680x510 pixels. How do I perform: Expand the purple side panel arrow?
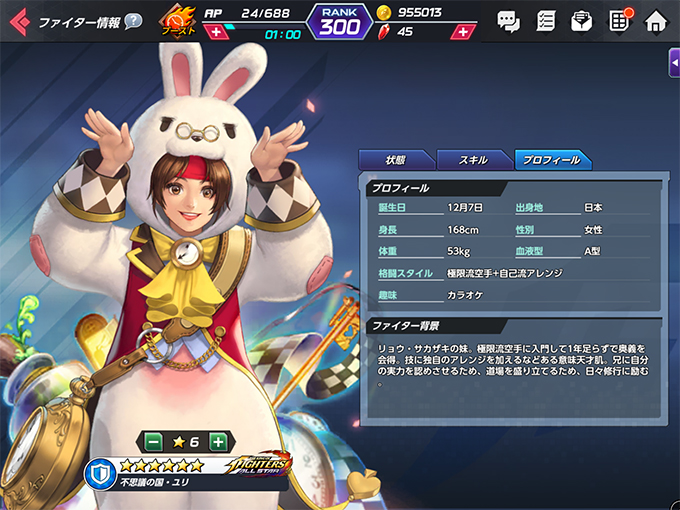(674, 63)
